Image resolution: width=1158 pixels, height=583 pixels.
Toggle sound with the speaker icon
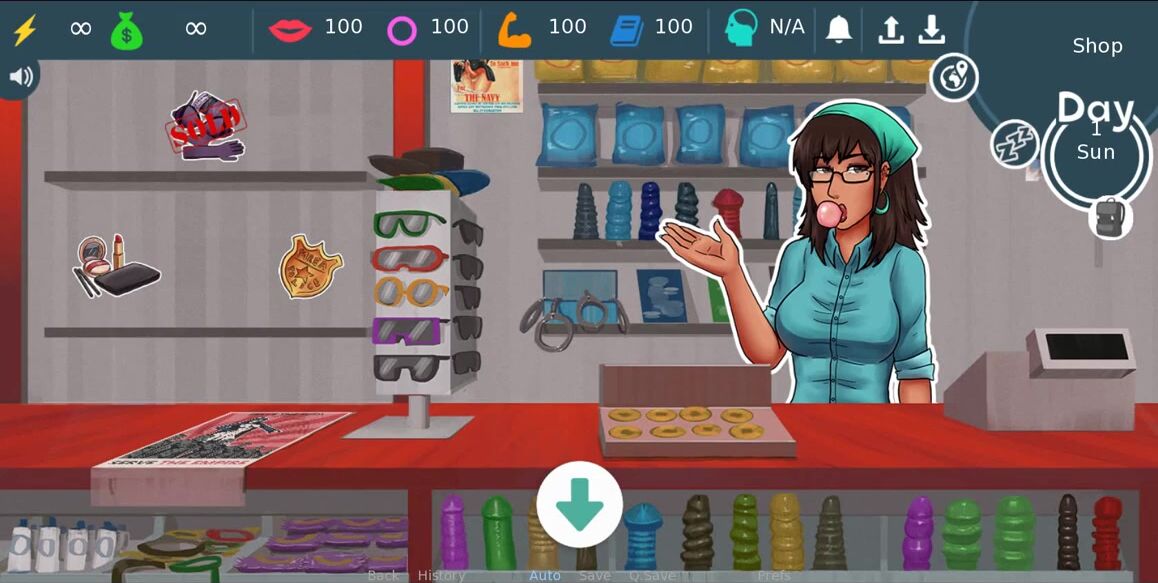(18, 77)
